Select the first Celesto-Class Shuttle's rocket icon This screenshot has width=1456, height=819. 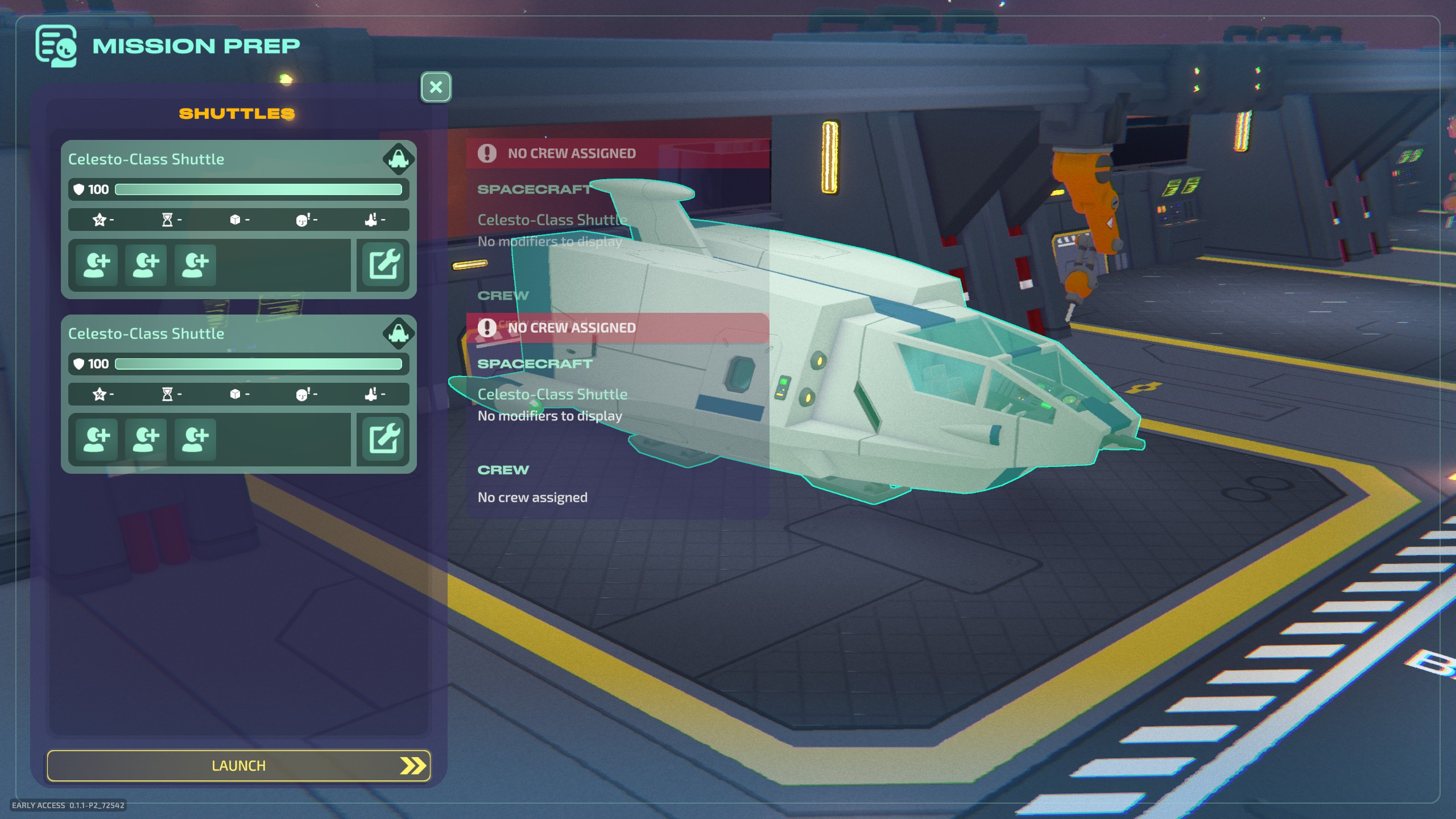click(398, 159)
